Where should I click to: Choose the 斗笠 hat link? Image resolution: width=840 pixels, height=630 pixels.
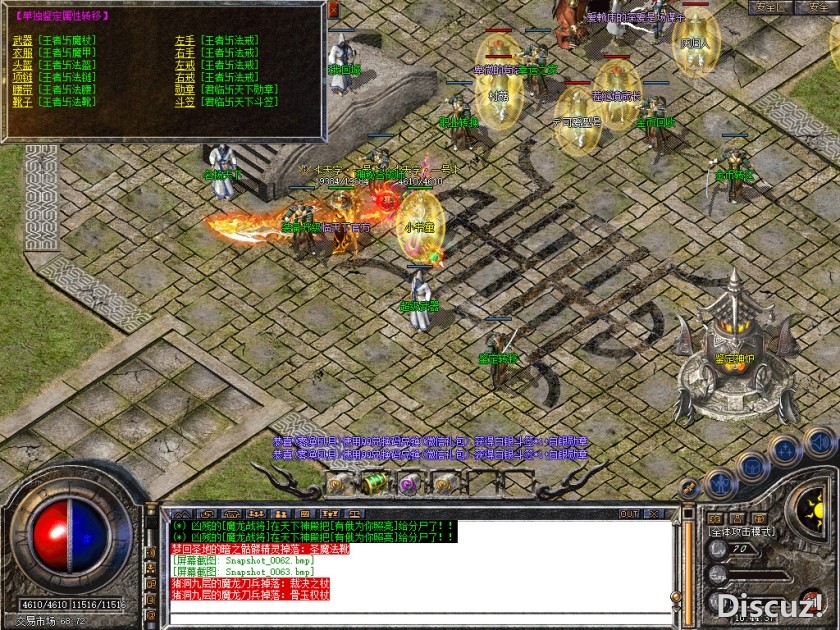(x=184, y=100)
